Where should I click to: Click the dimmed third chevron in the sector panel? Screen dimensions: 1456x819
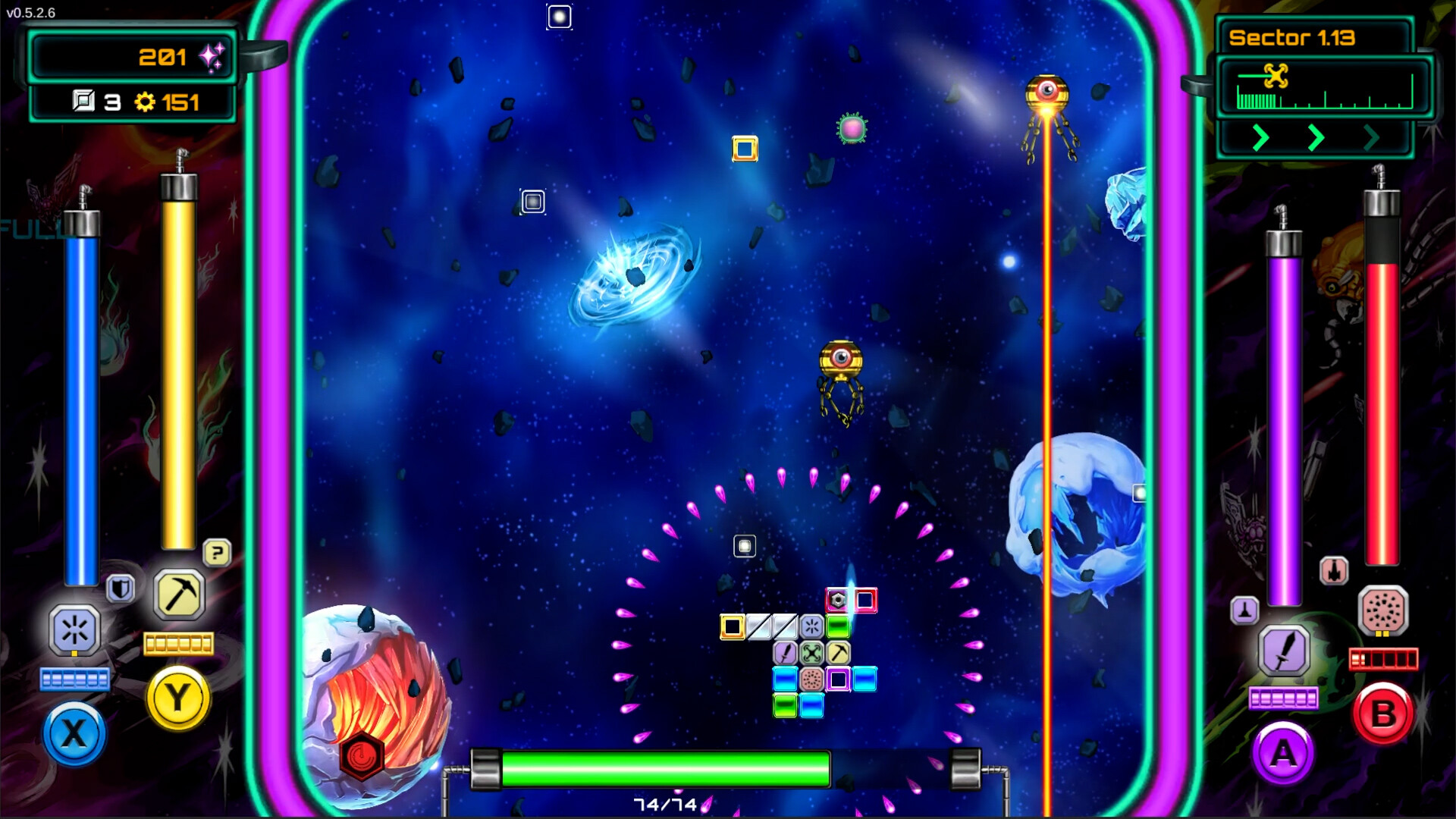click(1371, 139)
